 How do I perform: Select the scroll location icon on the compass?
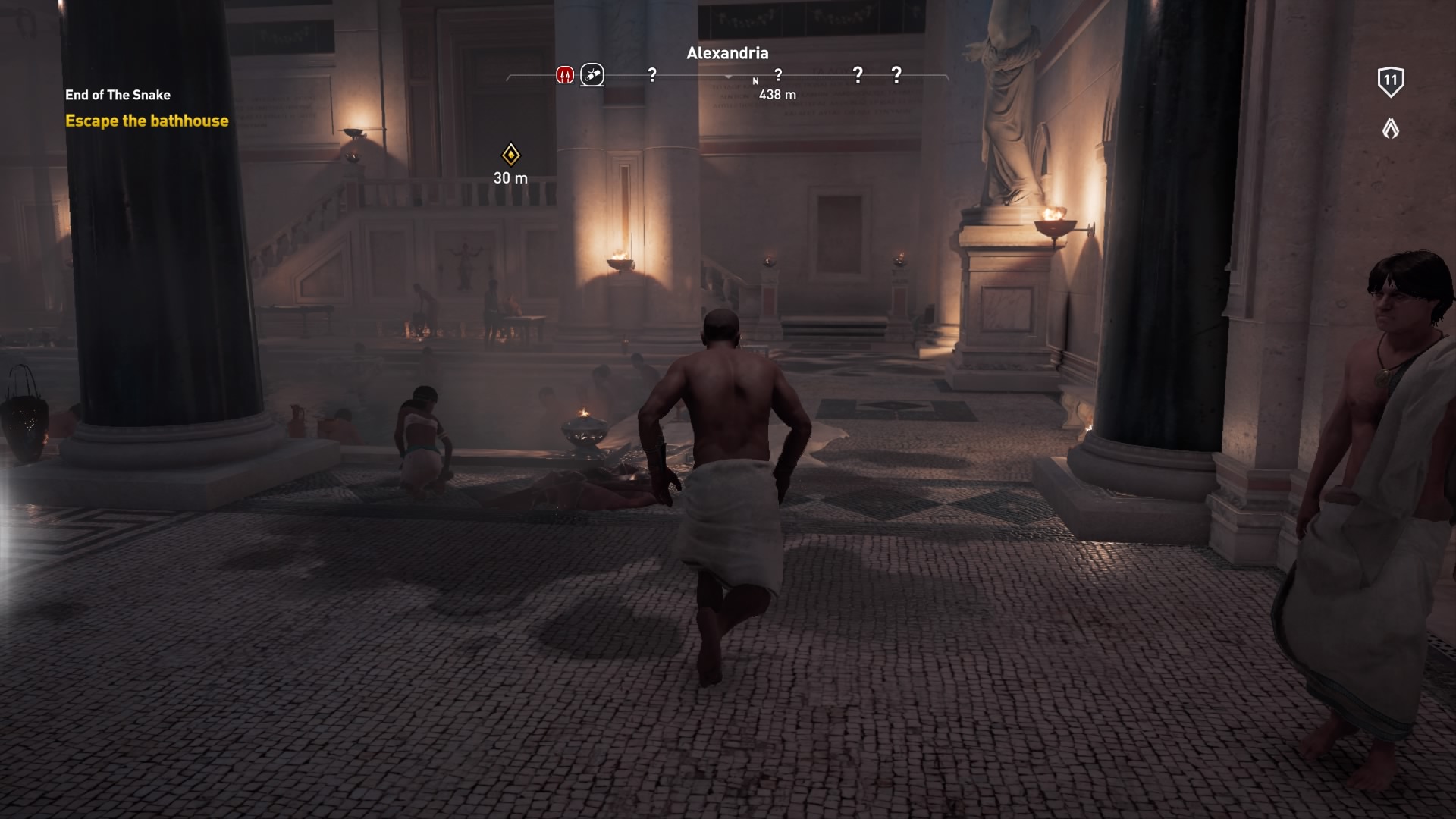point(593,74)
